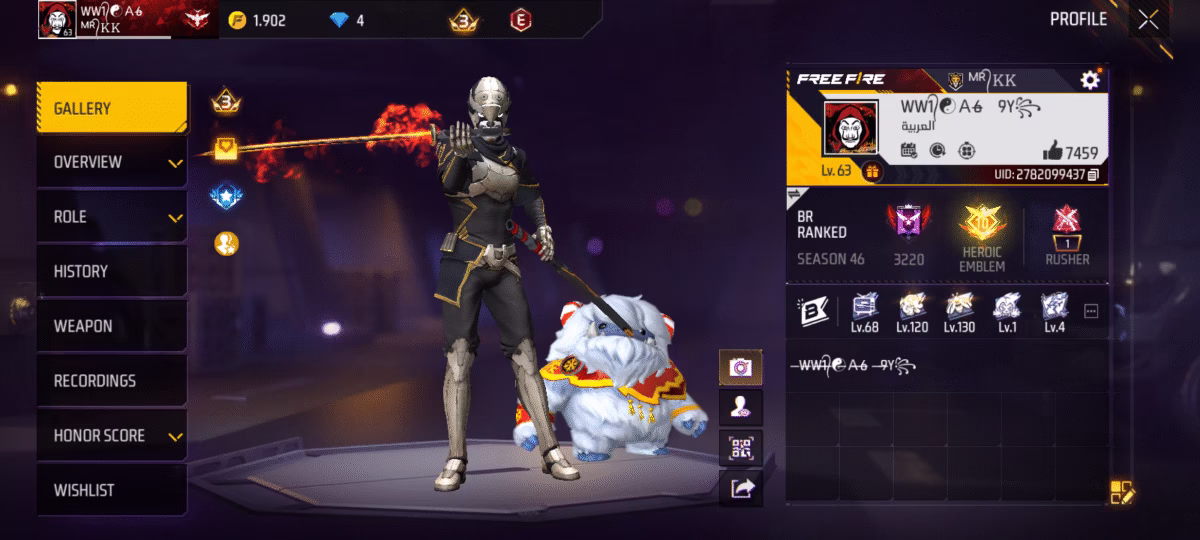The width and height of the screenshot is (1200, 540).
Task: Select the Gallery tab
Action: 112,108
